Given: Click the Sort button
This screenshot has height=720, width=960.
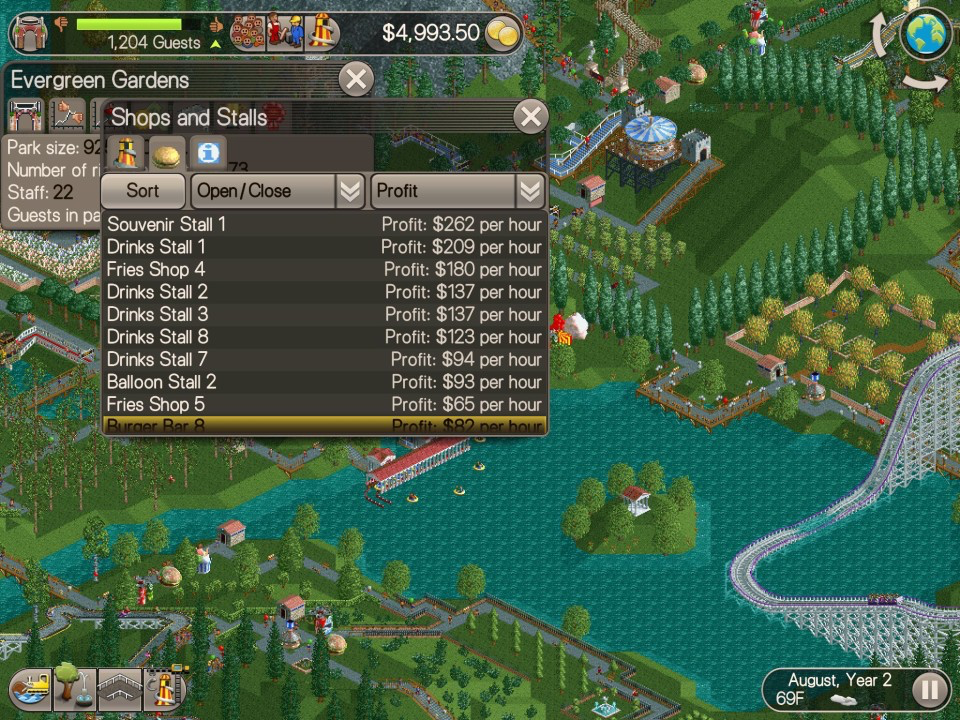Looking at the screenshot, I should coord(143,191).
